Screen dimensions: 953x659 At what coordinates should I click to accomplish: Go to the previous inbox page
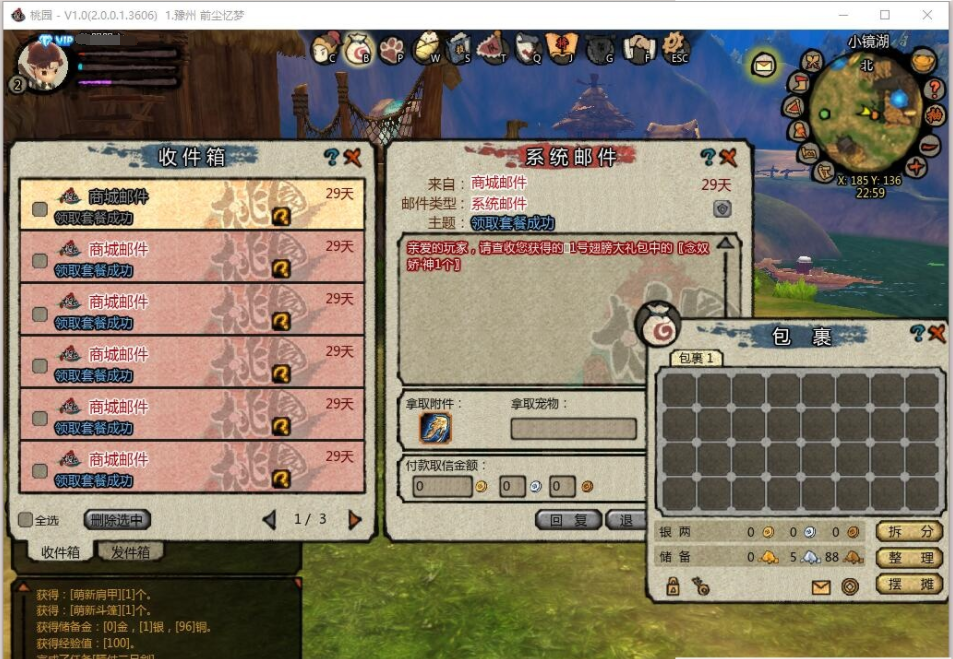click(x=269, y=520)
